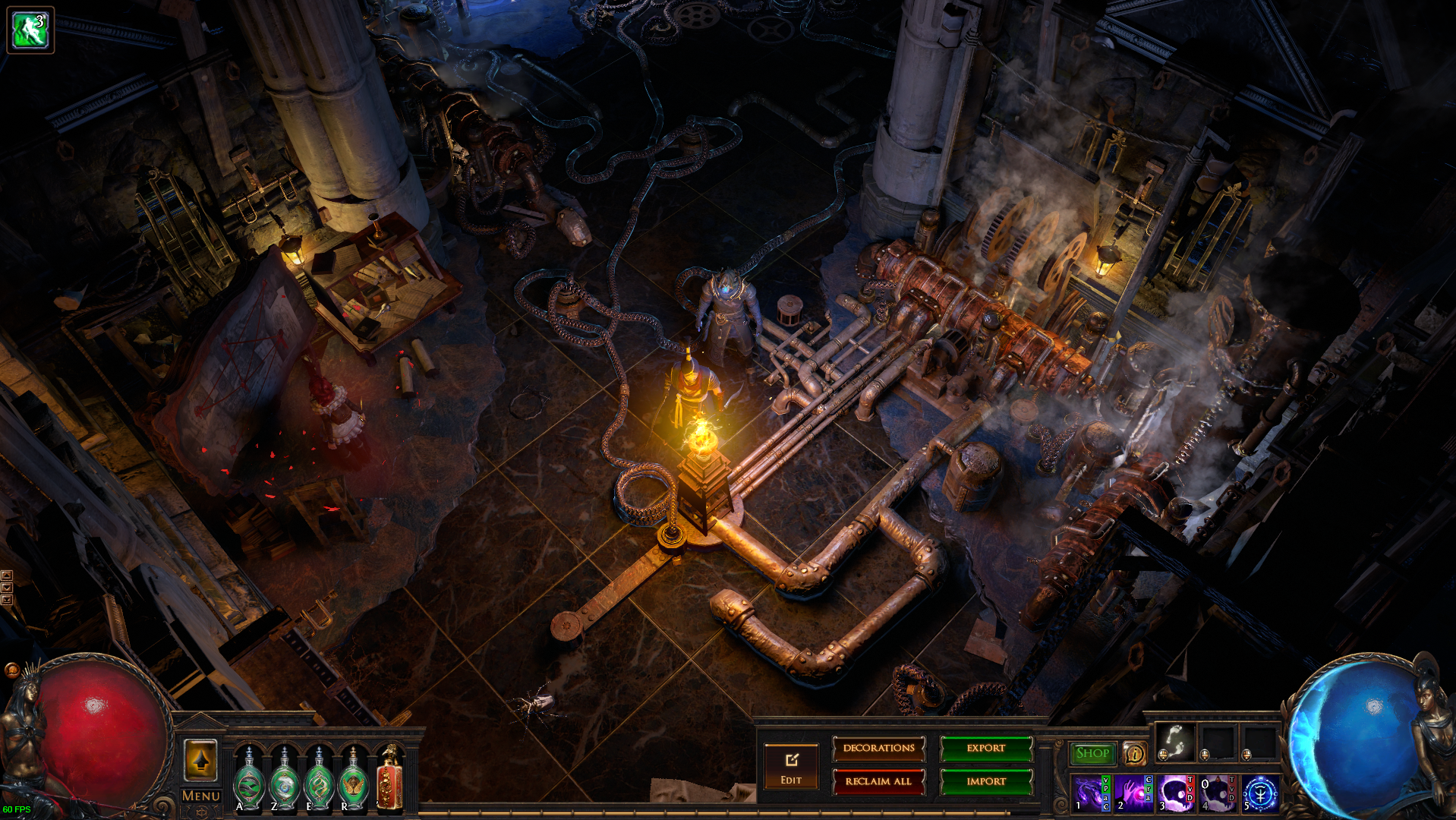Select the footprints skill slot
1456x820 pixels.
pos(1175,741)
